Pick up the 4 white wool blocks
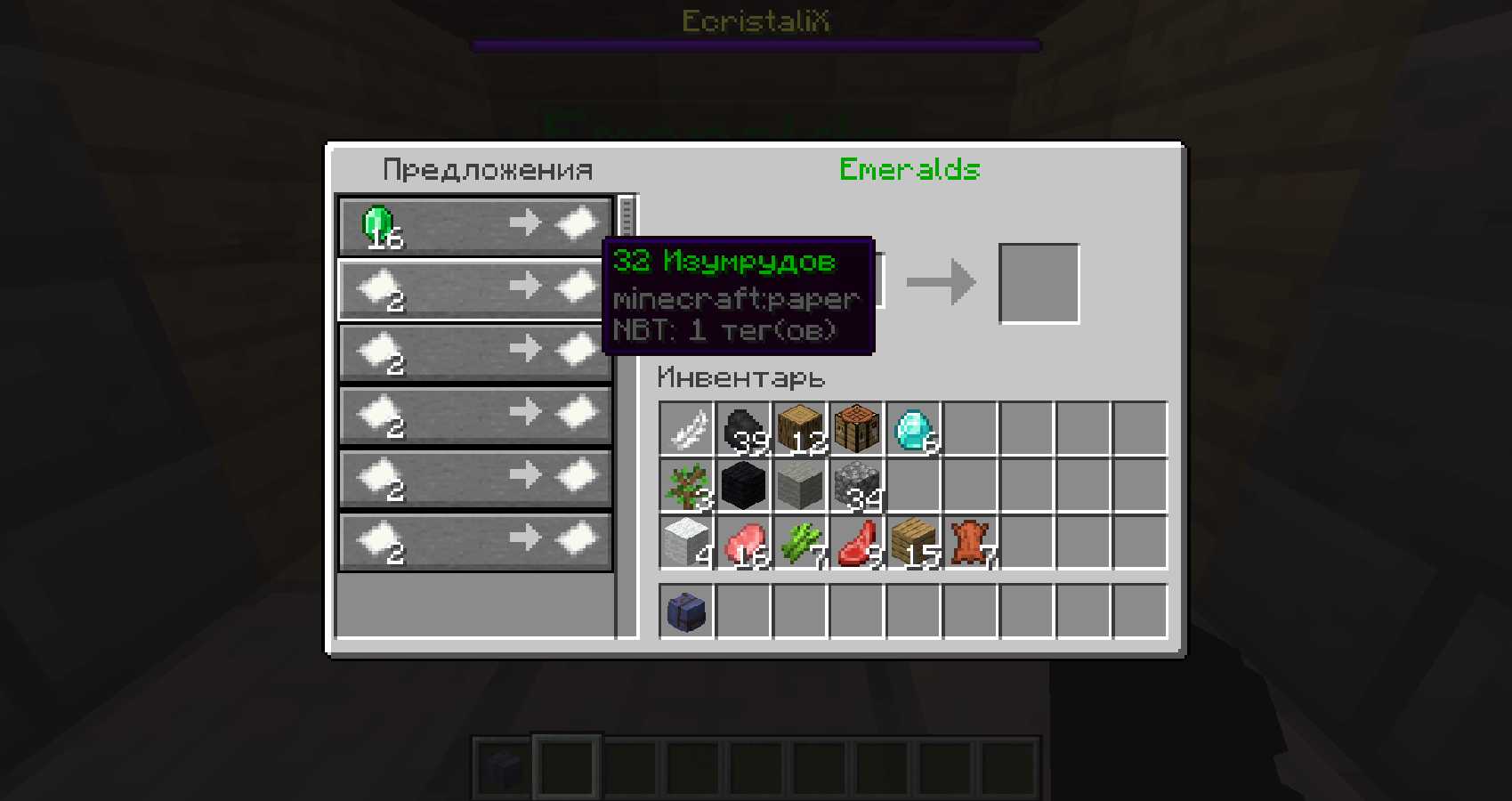1512x801 pixels. point(687,542)
